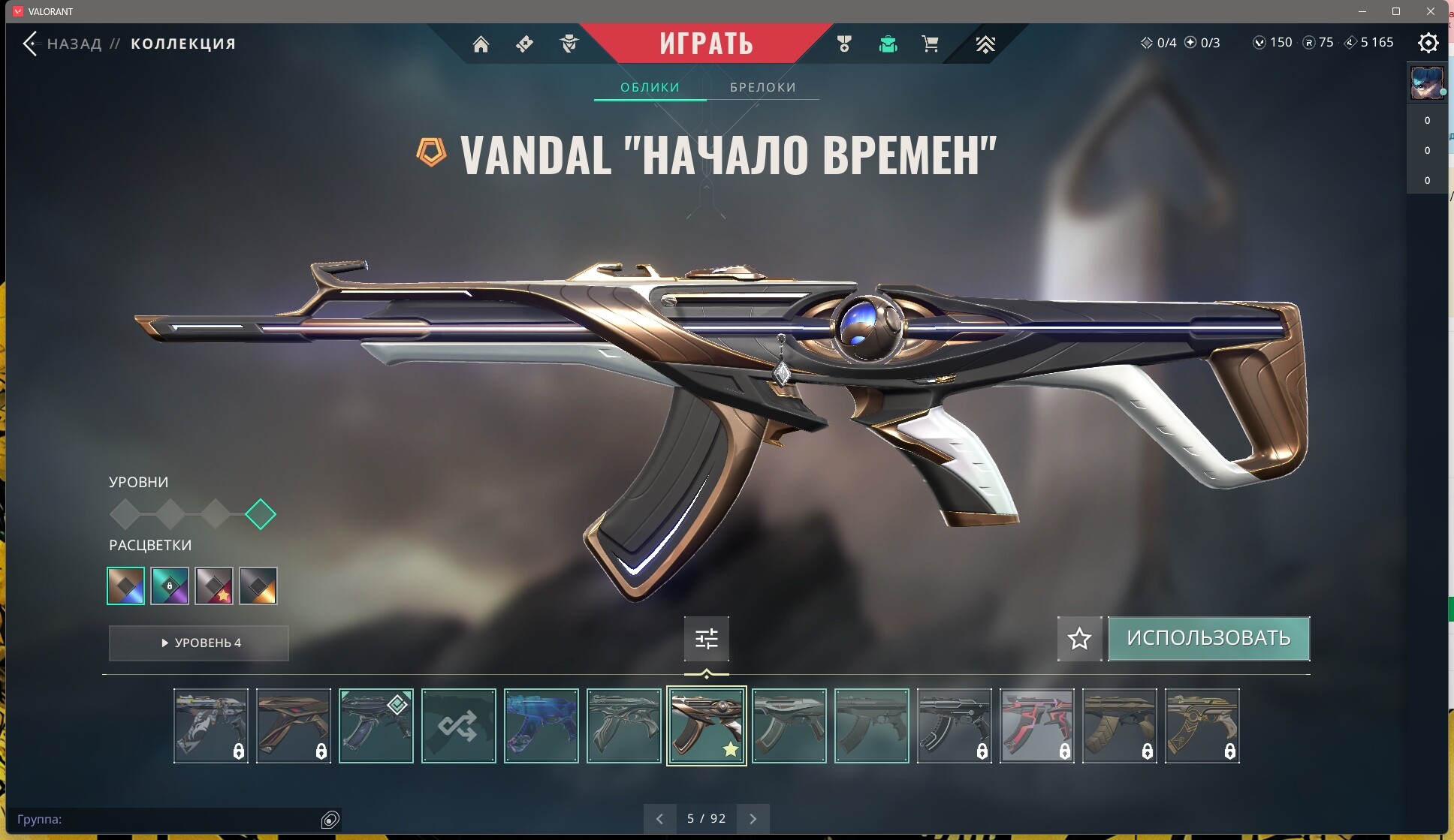Select the locked teal-purple color variant
The image size is (1454, 840).
point(170,586)
